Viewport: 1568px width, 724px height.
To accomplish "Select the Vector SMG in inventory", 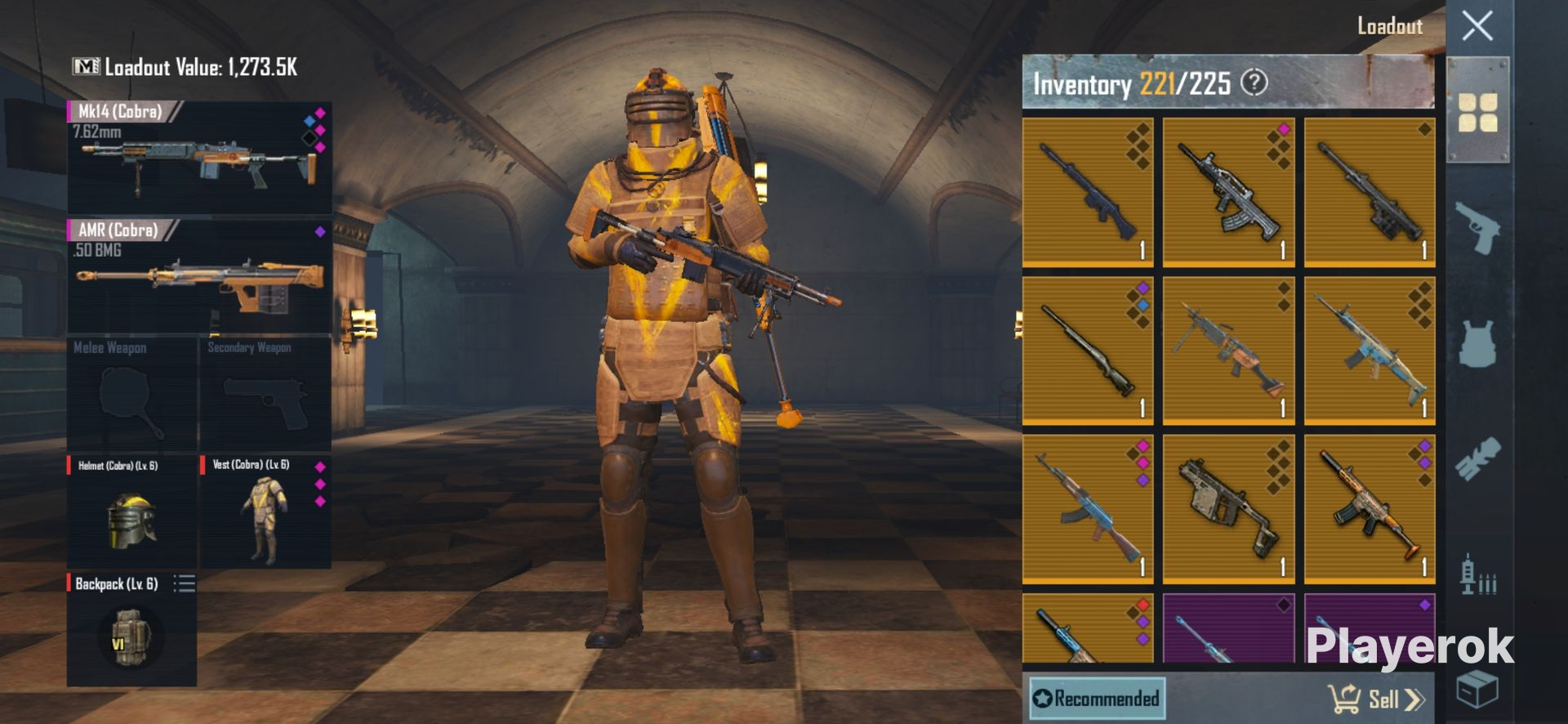I will pyautogui.click(x=1228, y=508).
